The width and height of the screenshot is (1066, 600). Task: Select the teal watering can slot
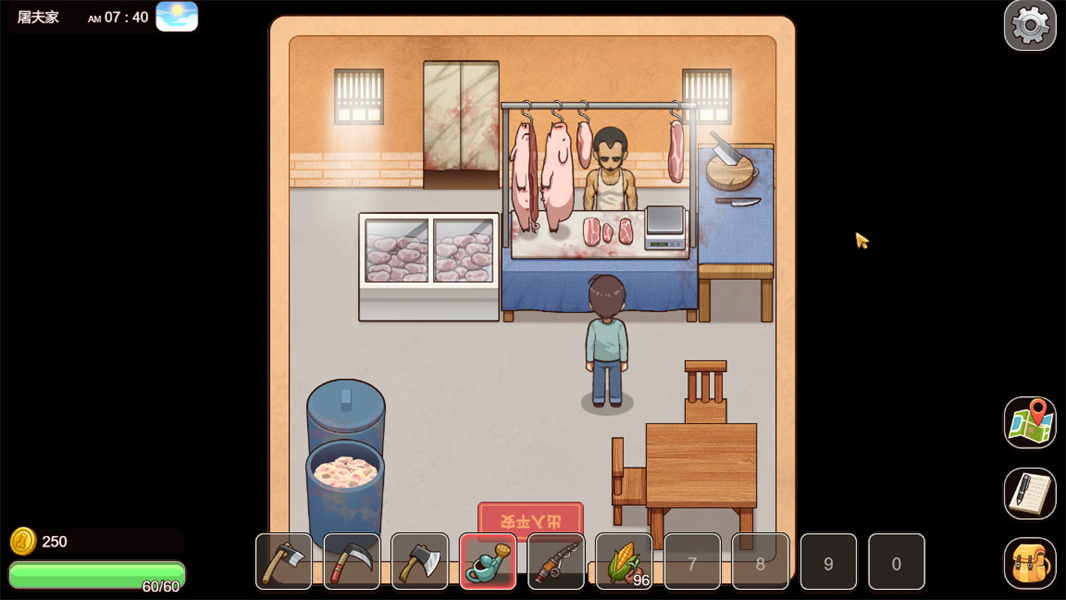pos(488,561)
